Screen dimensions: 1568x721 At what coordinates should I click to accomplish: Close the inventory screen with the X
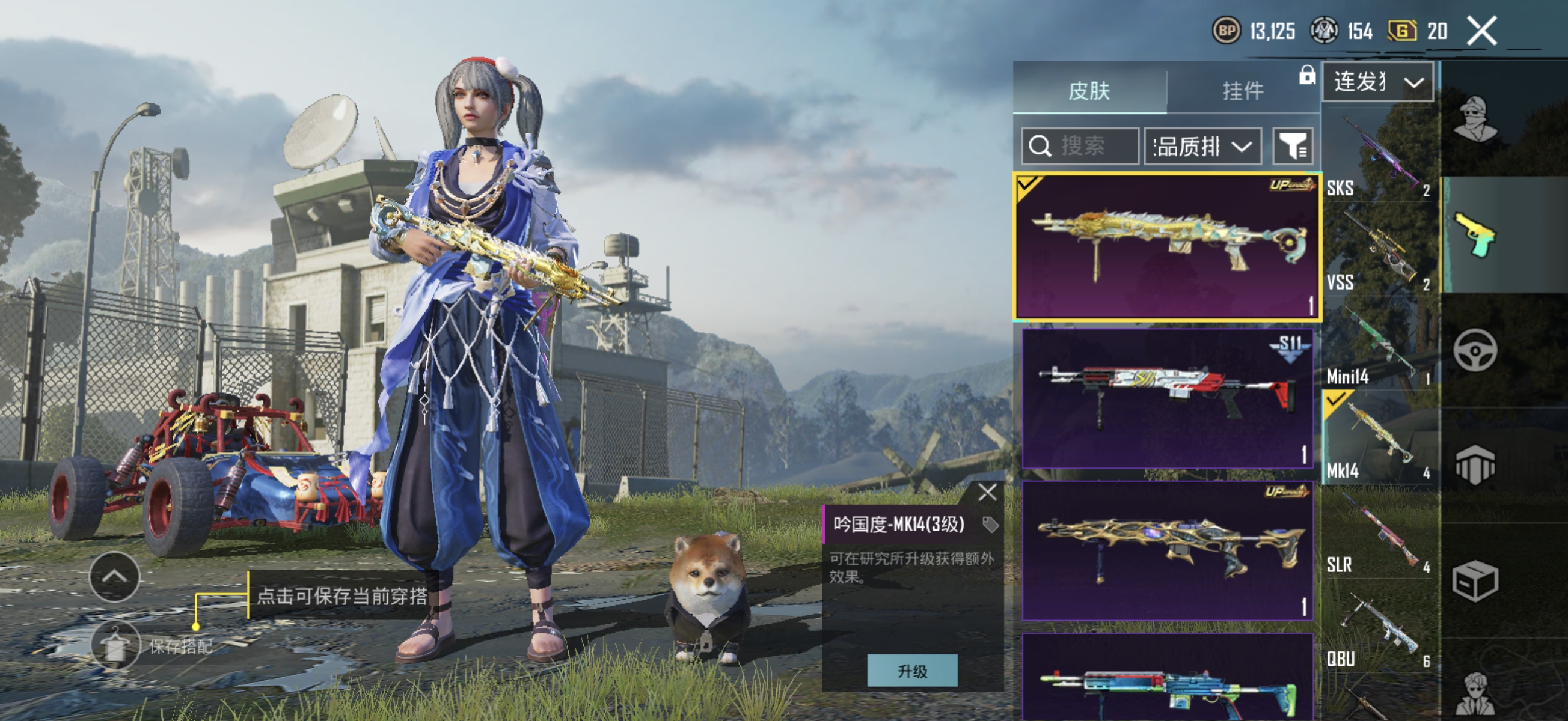pos(1481,31)
